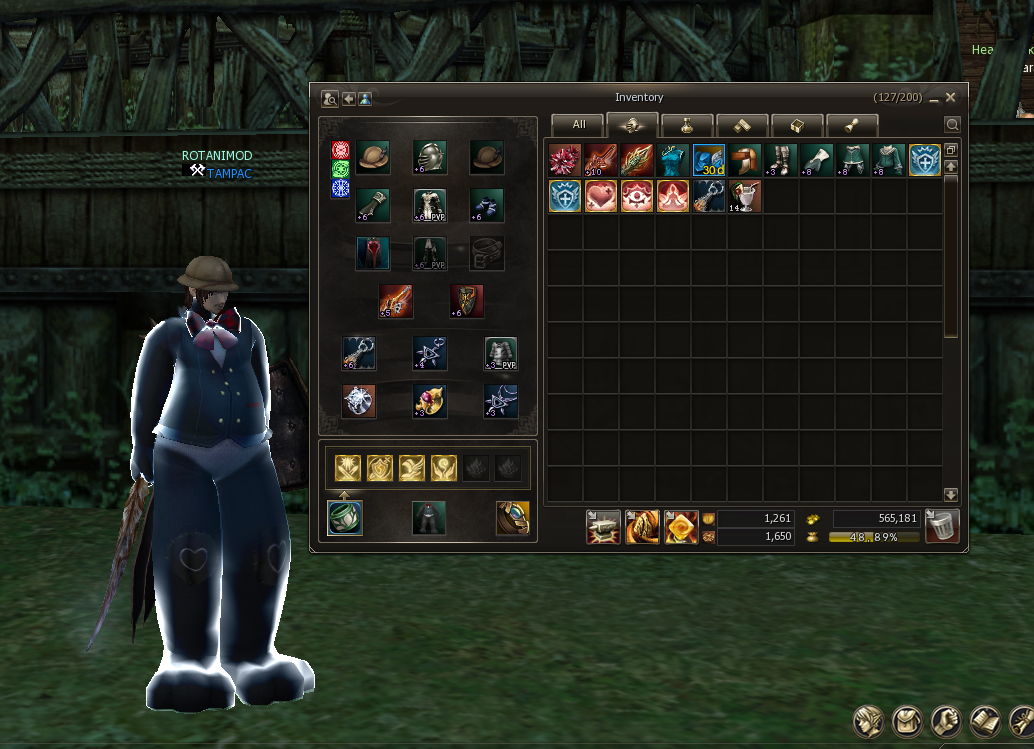The width and height of the screenshot is (1034, 749).
Task: Open the backpack menu icon
Action: (x=907, y=720)
